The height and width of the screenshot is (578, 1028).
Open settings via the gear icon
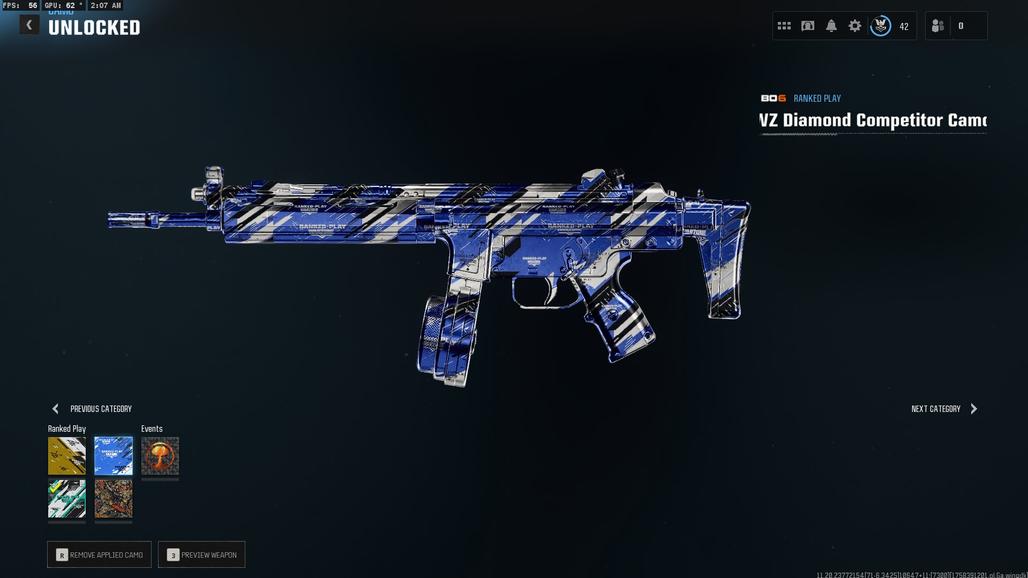click(x=855, y=26)
